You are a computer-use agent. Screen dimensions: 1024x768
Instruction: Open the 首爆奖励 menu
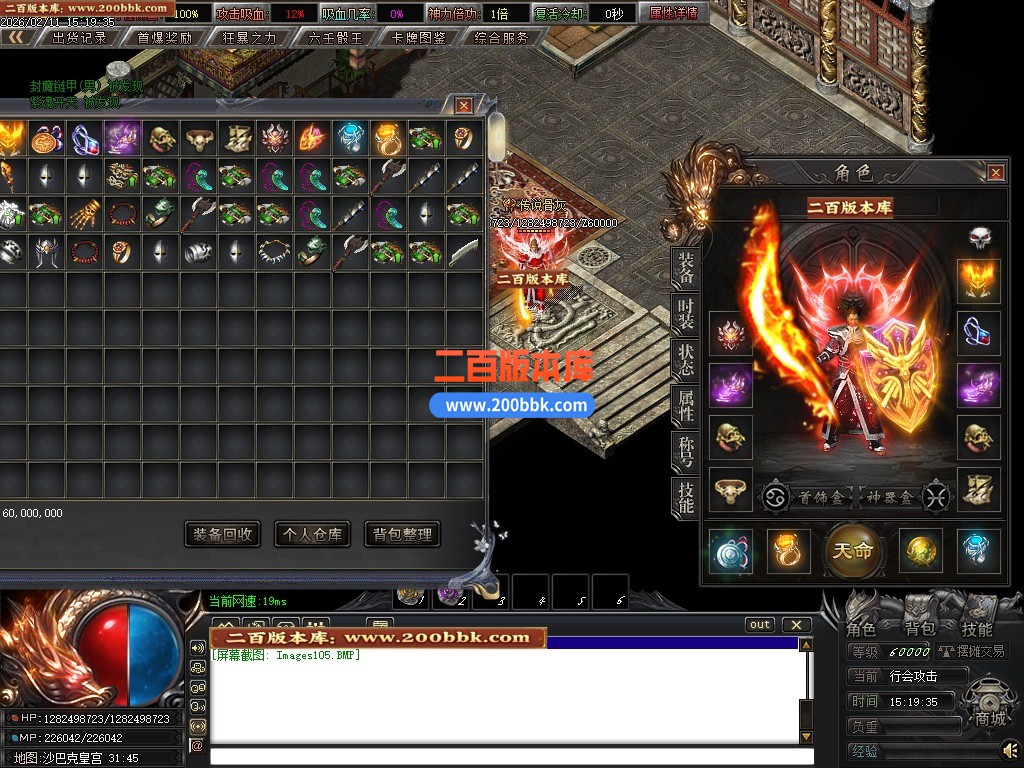[164, 38]
